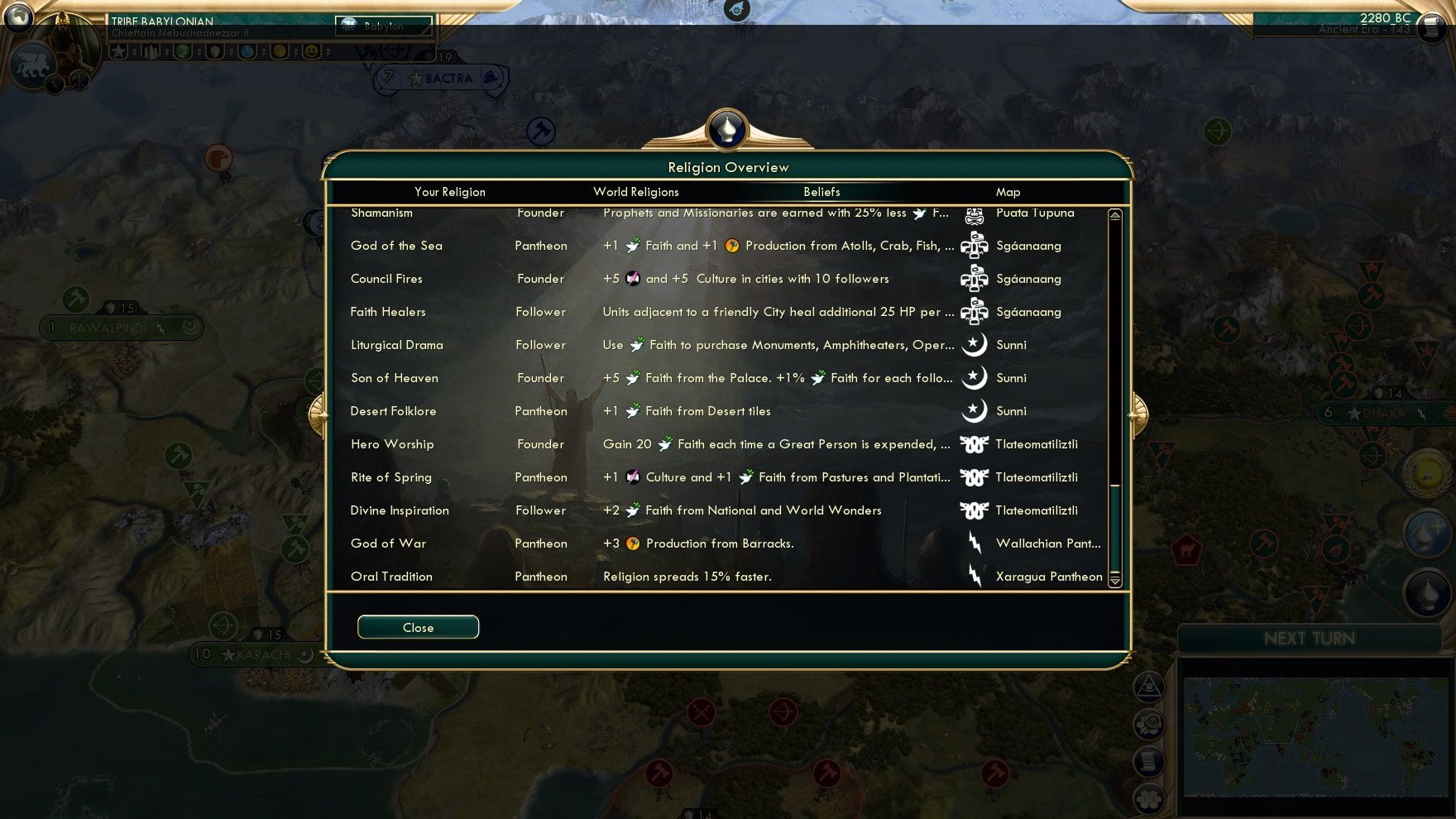Open the happiness smiley overview icon

tap(309, 55)
